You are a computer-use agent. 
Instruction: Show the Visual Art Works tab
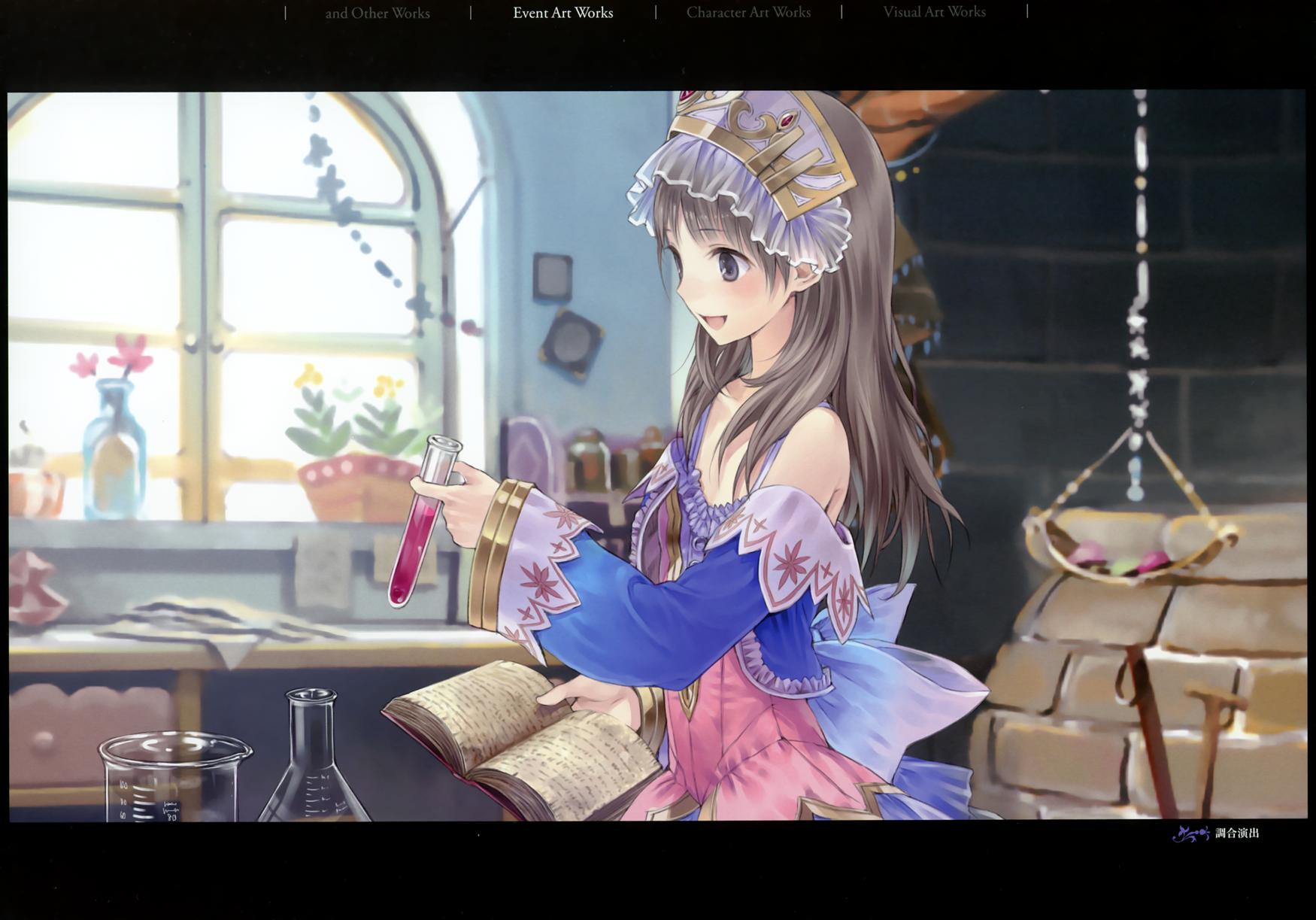934,13
